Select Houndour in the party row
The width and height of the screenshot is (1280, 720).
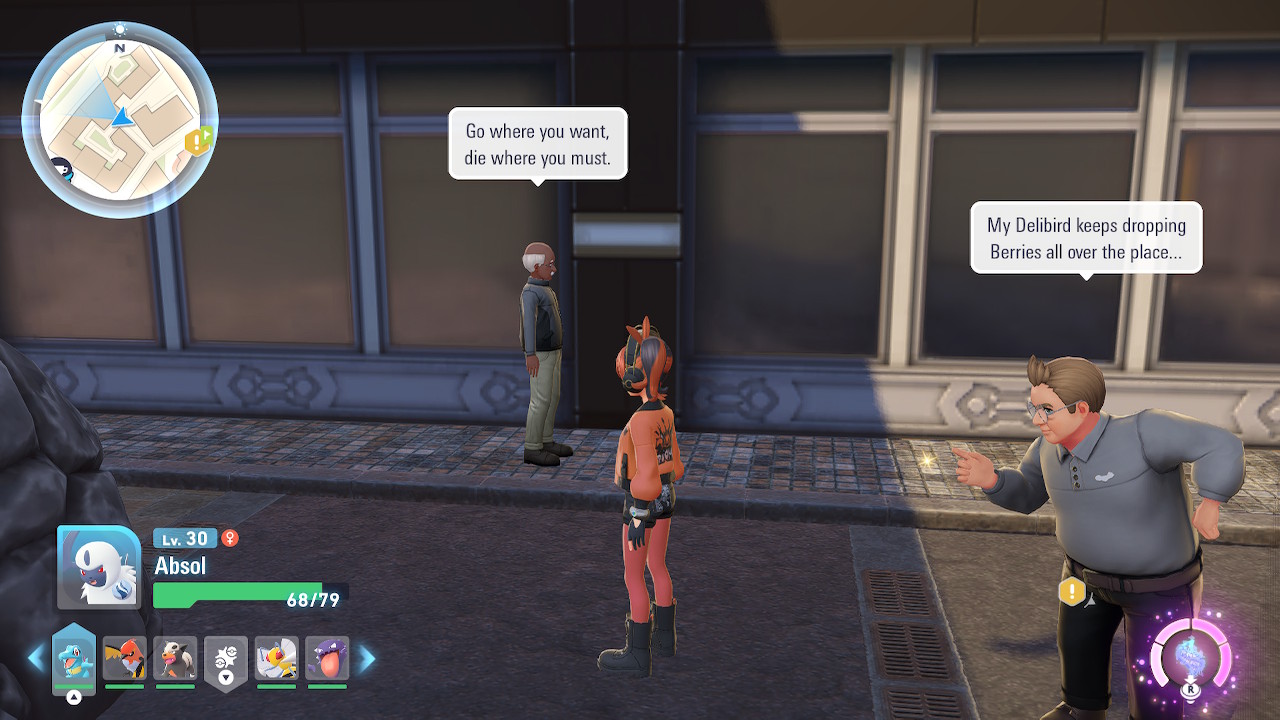pos(175,659)
